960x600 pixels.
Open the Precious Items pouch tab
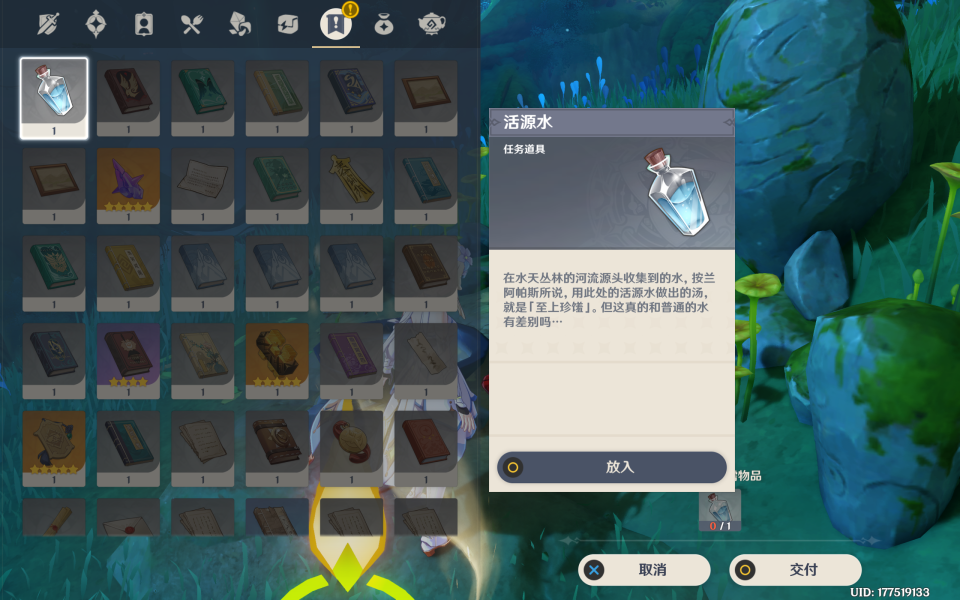point(383,23)
